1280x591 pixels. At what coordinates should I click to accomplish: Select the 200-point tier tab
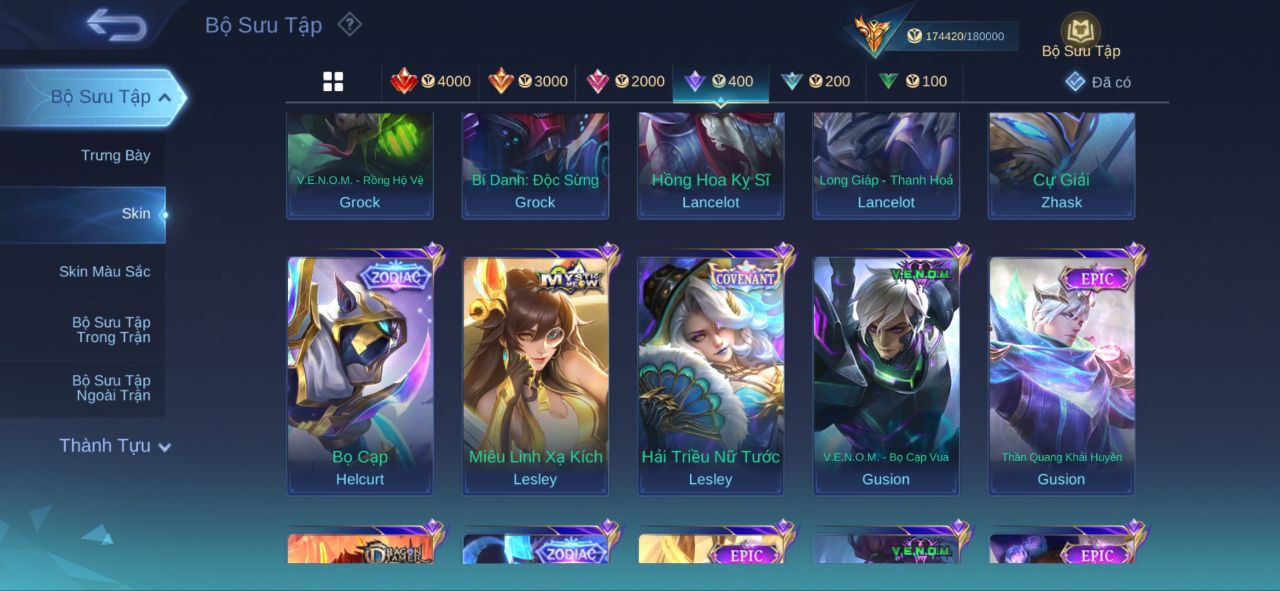pos(816,82)
